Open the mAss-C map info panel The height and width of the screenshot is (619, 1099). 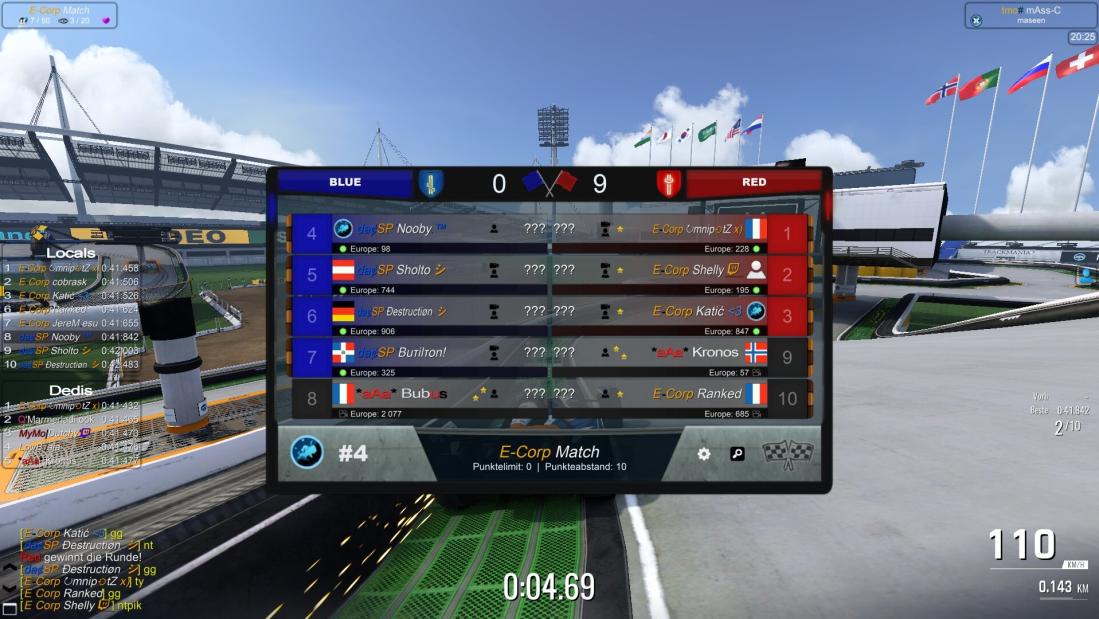1030,15
